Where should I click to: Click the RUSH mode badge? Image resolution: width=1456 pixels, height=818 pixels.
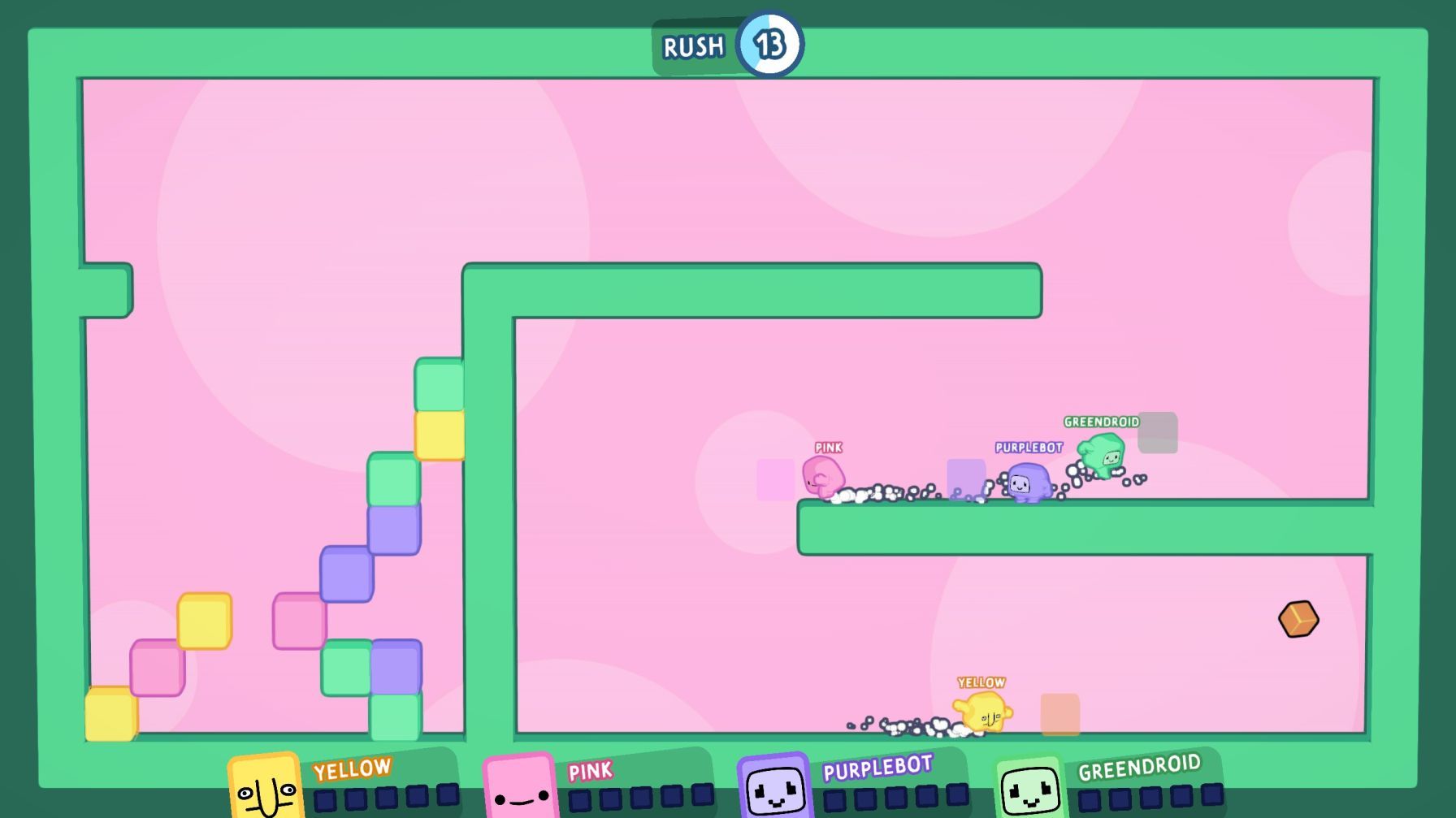point(695,47)
